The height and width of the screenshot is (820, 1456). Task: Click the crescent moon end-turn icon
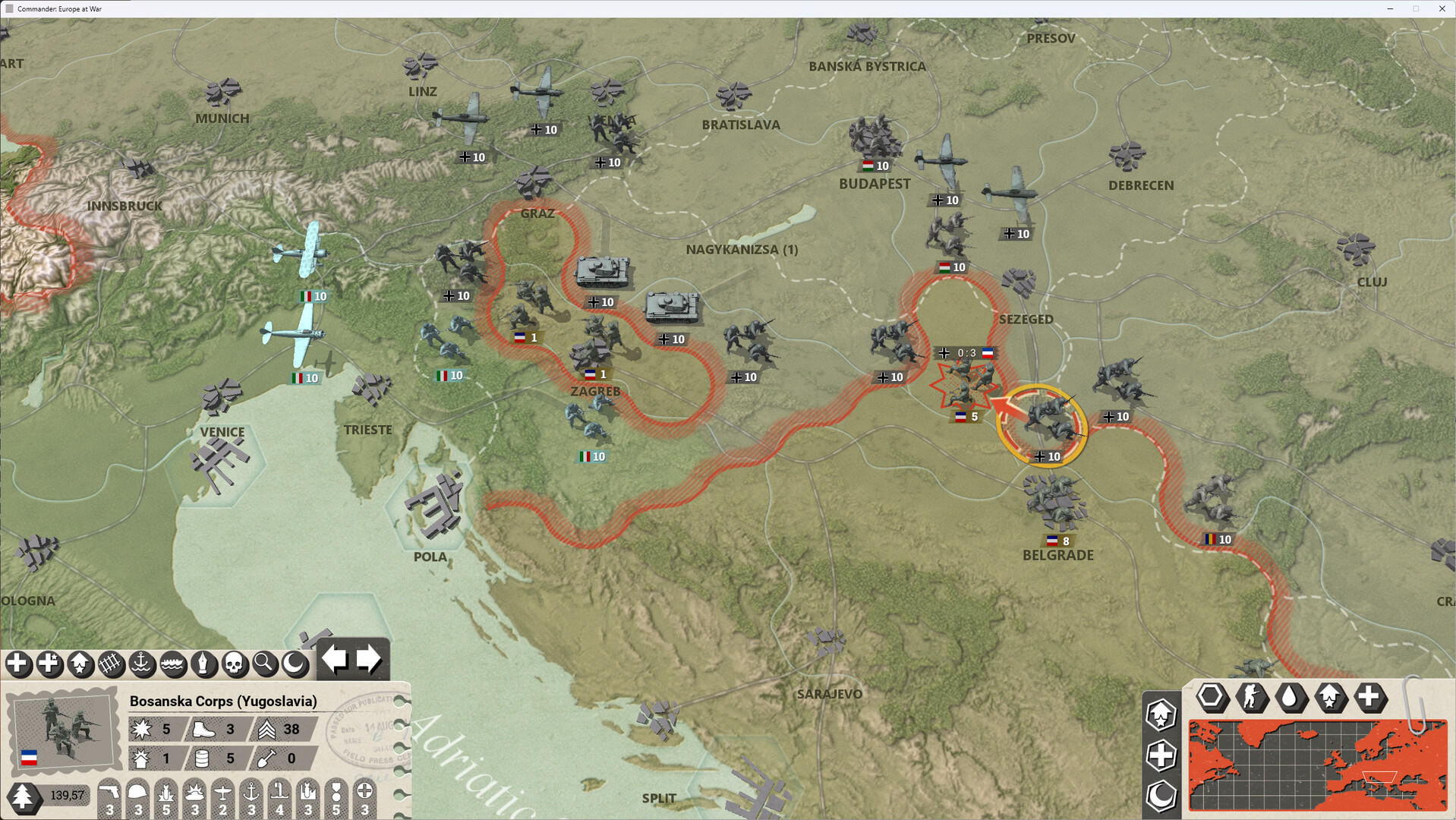point(295,664)
